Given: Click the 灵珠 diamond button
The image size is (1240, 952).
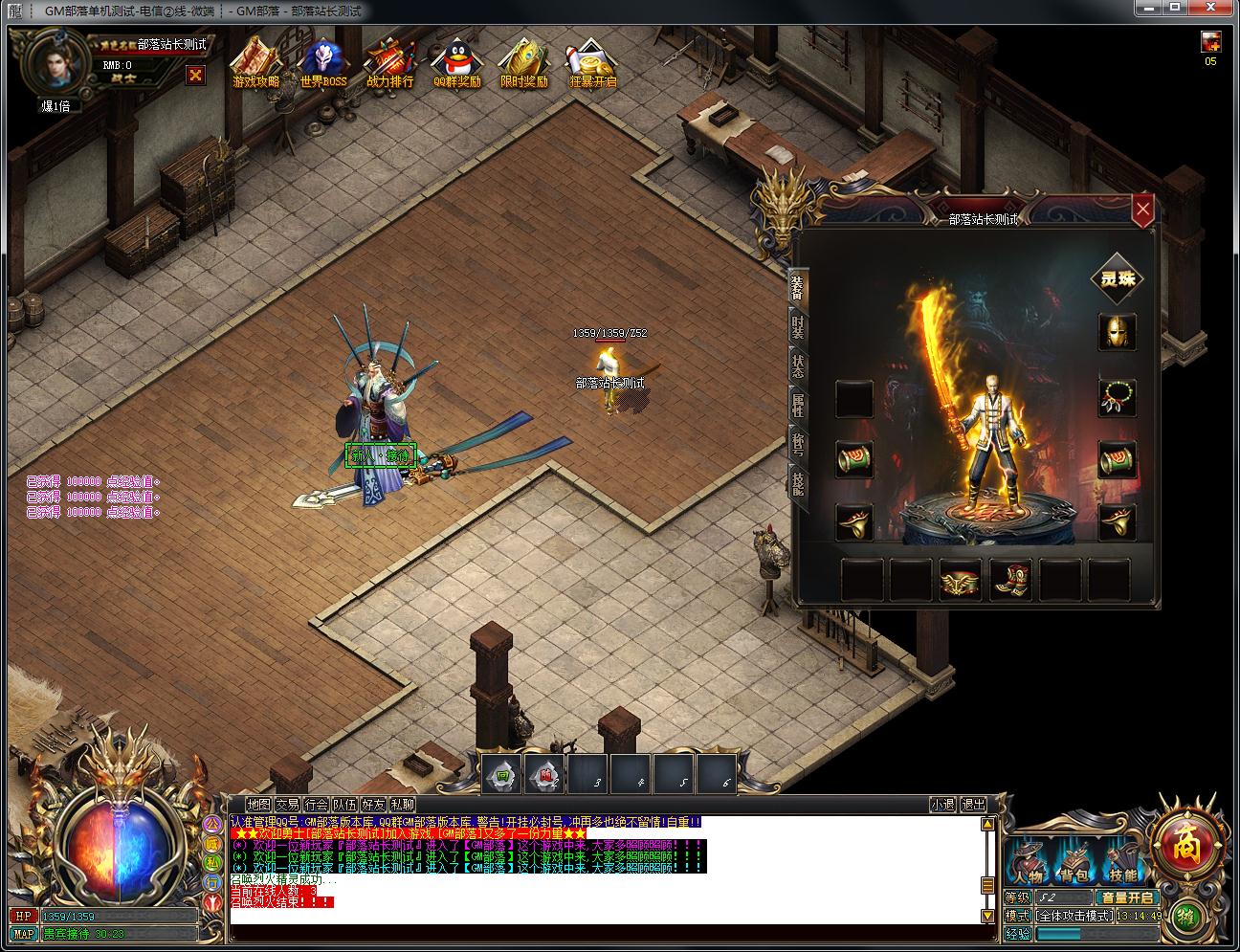Looking at the screenshot, I should click(1118, 279).
